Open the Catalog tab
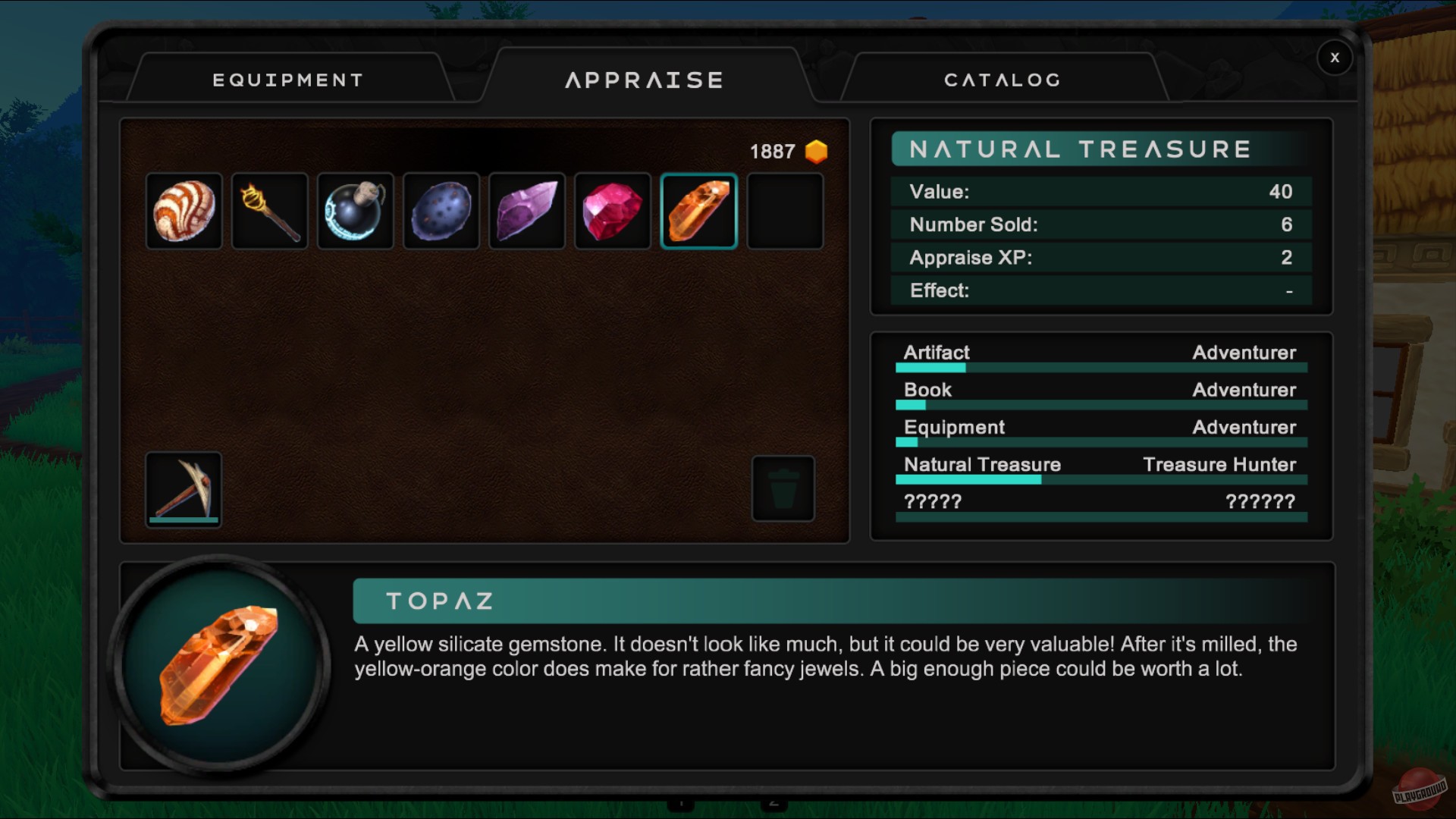Screen dimensions: 1456x819 point(1002,80)
